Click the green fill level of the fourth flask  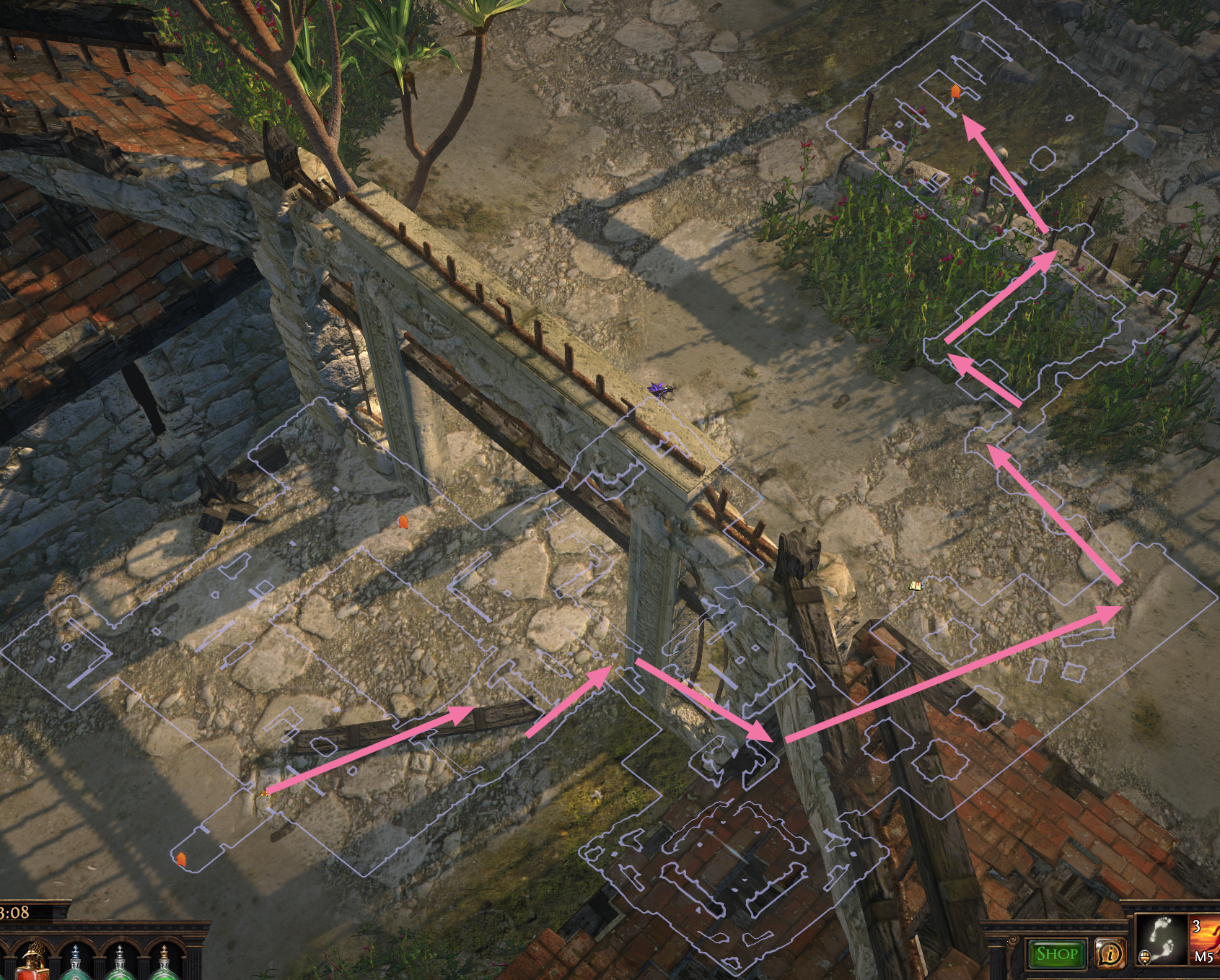(x=164, y=976)
